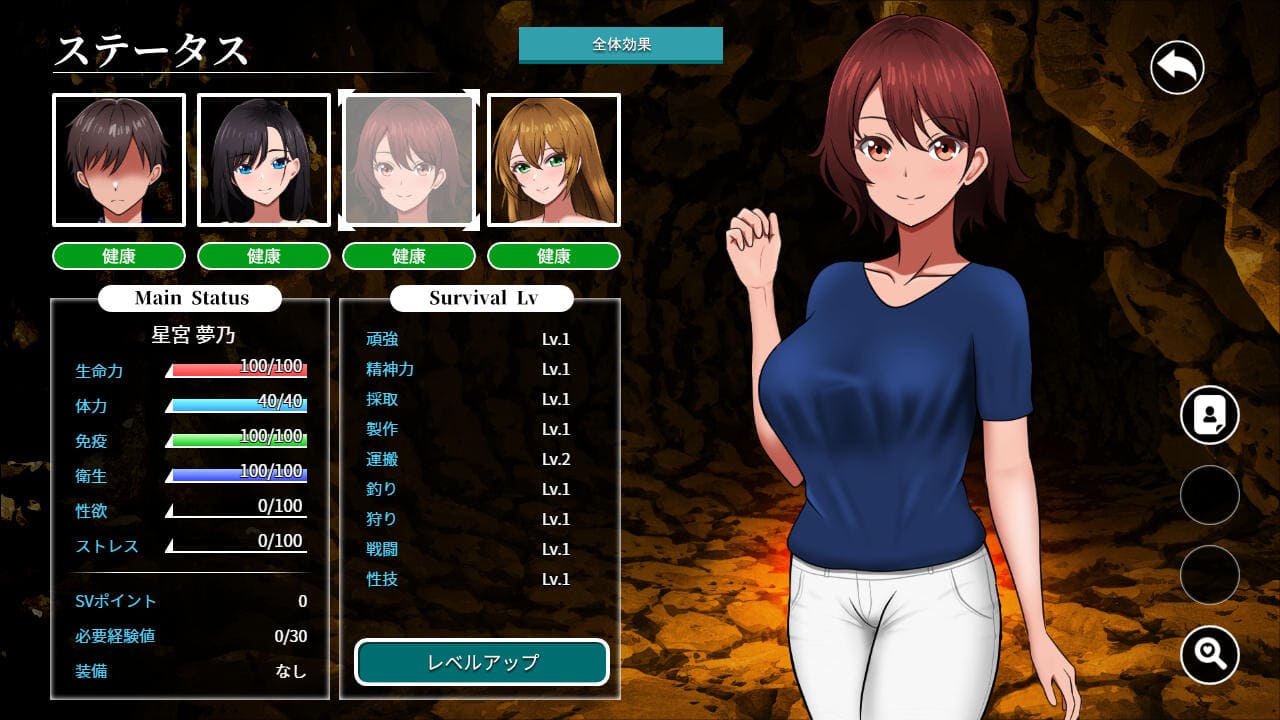Open the 全体効果 overall effects panel
The image size is (1280, 720).
620,45
